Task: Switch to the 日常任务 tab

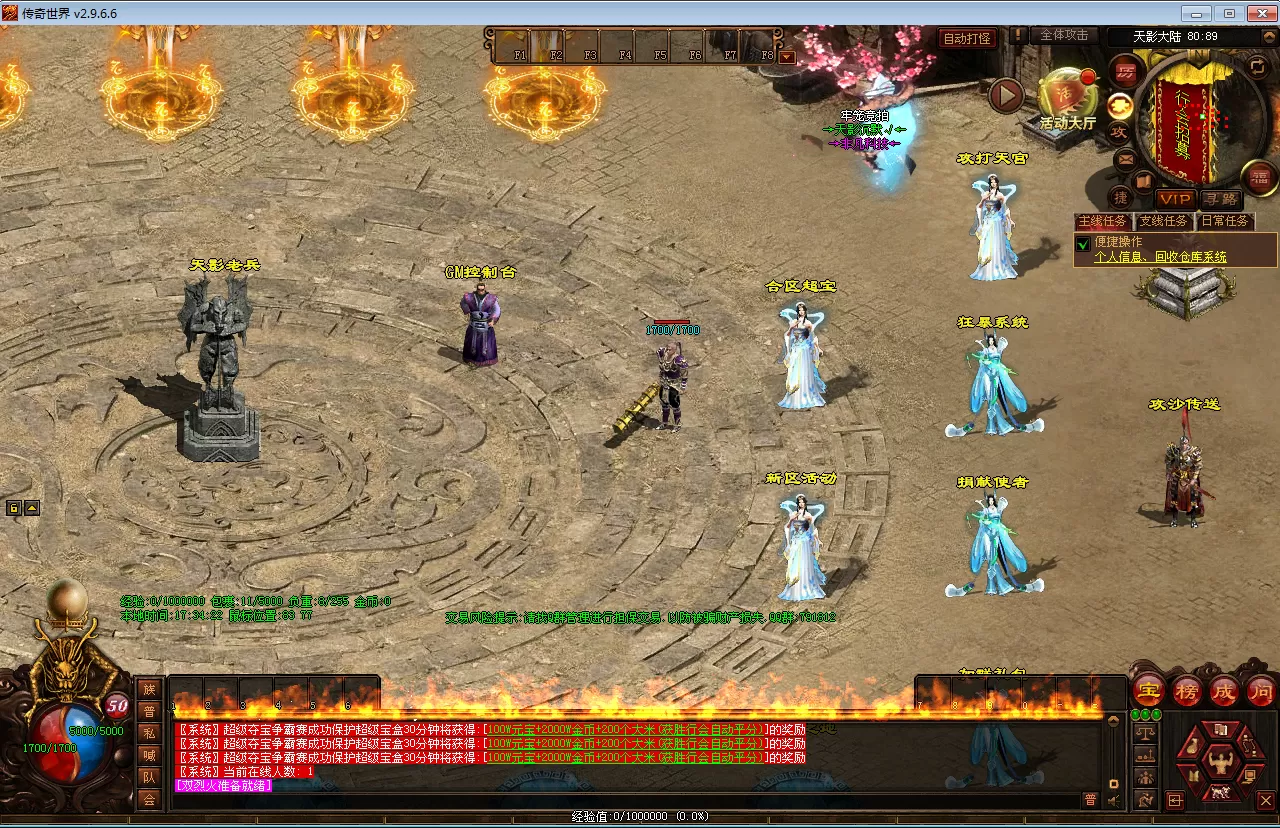Action: [1225, 221]
